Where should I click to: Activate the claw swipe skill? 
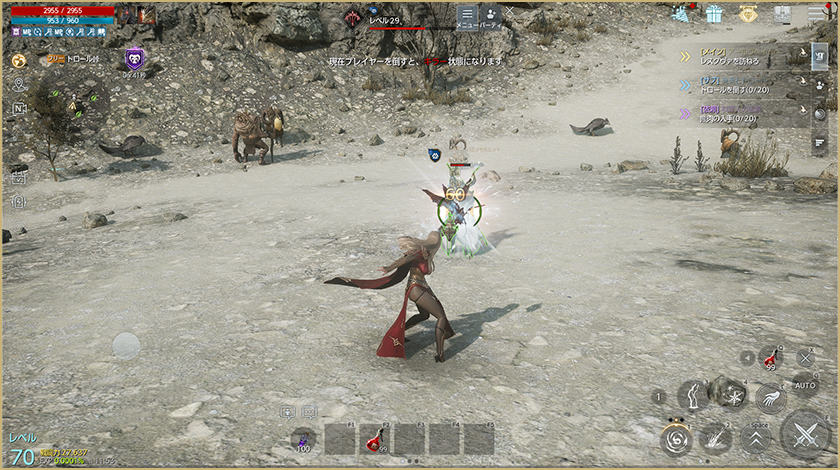coord(770,399)
